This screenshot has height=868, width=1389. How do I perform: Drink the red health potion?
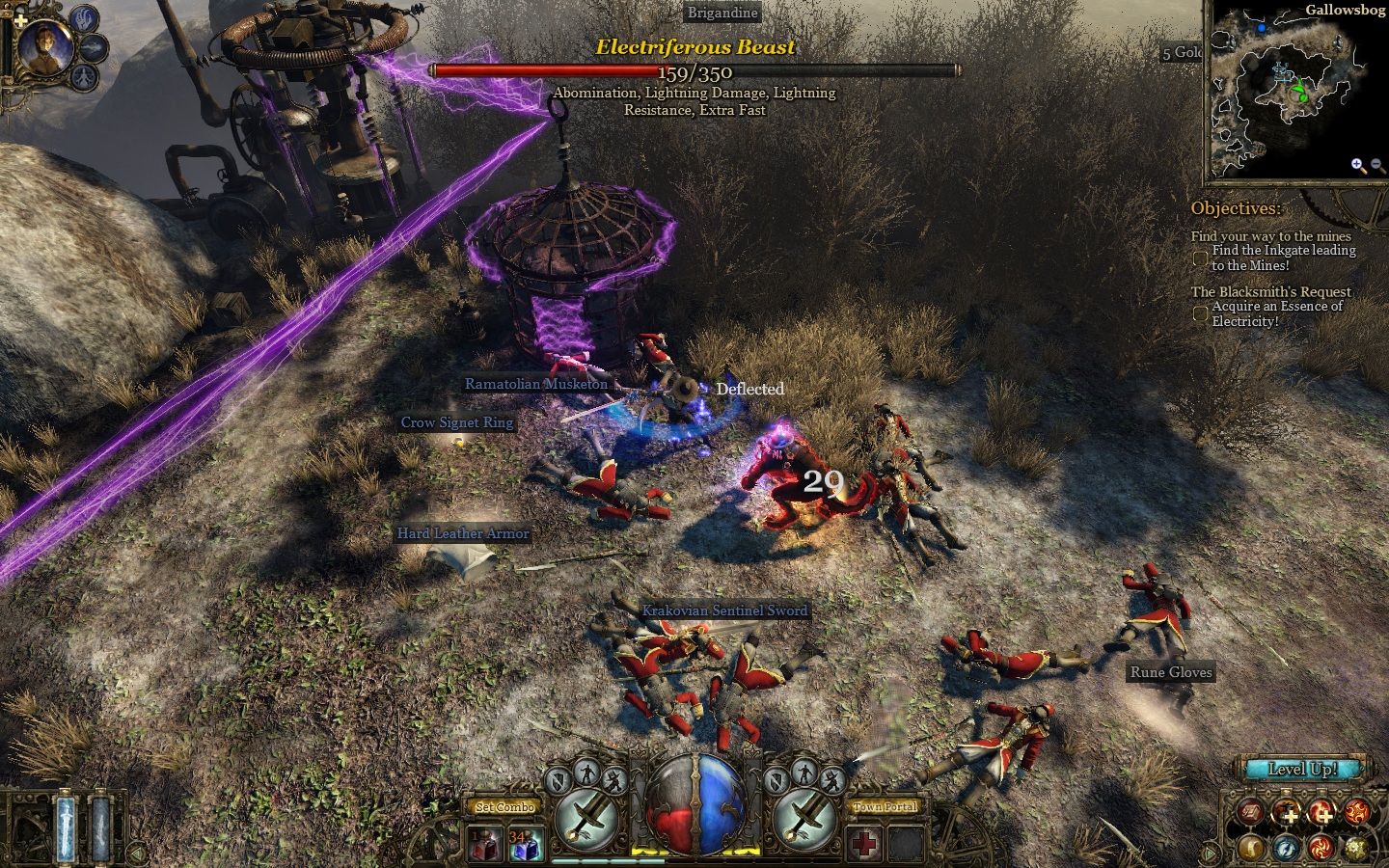pyautogui.click(x=485, y=846)
